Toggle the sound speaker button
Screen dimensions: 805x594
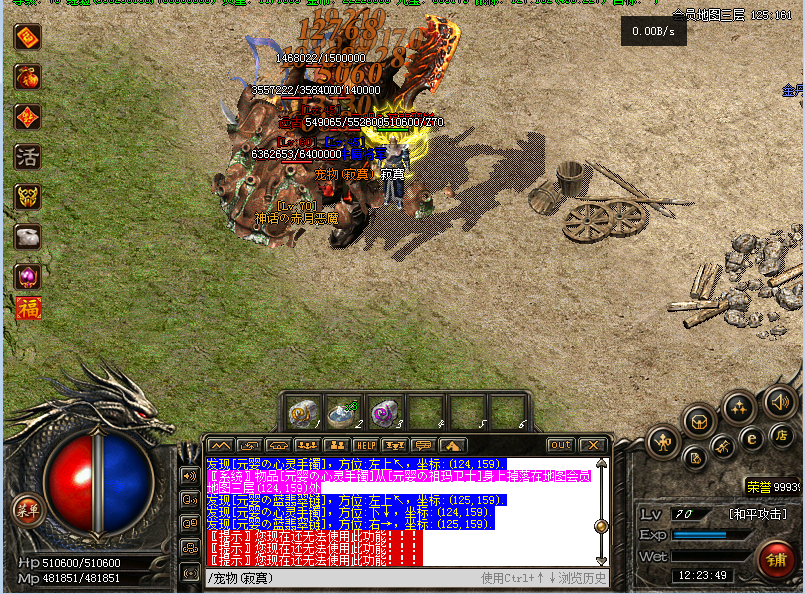click(778, 402)
